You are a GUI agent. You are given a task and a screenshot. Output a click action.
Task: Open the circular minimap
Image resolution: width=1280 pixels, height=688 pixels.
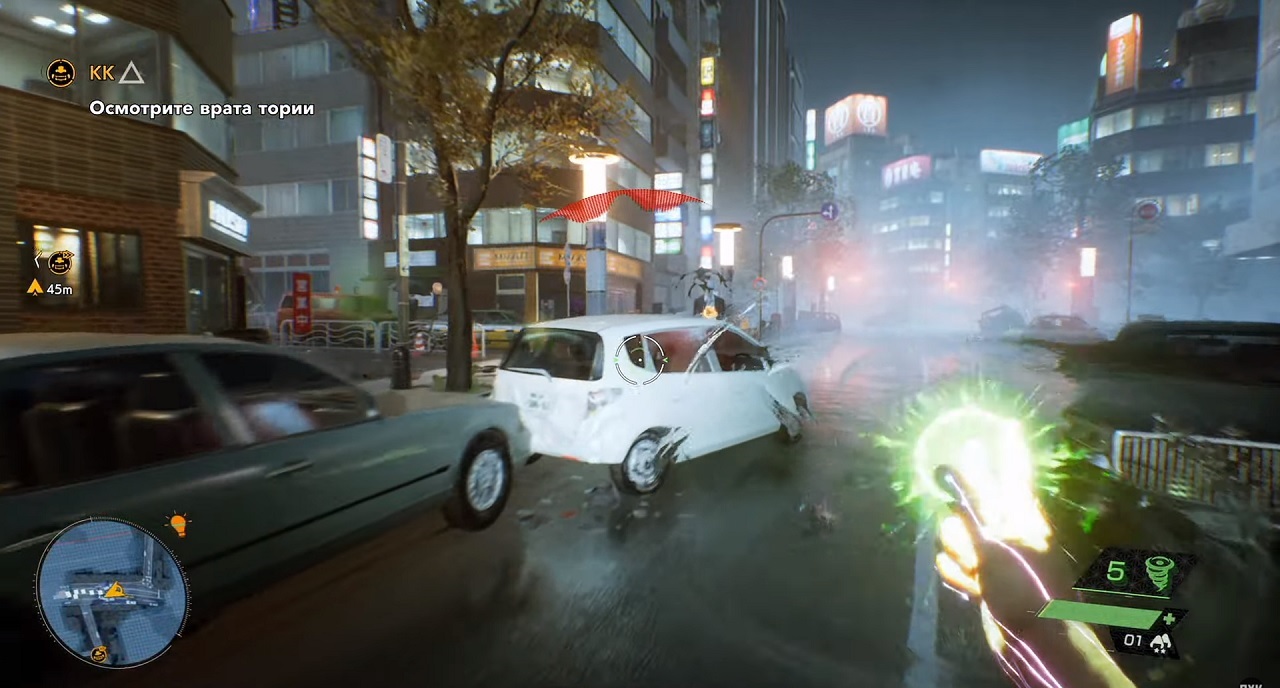[112, 592]
